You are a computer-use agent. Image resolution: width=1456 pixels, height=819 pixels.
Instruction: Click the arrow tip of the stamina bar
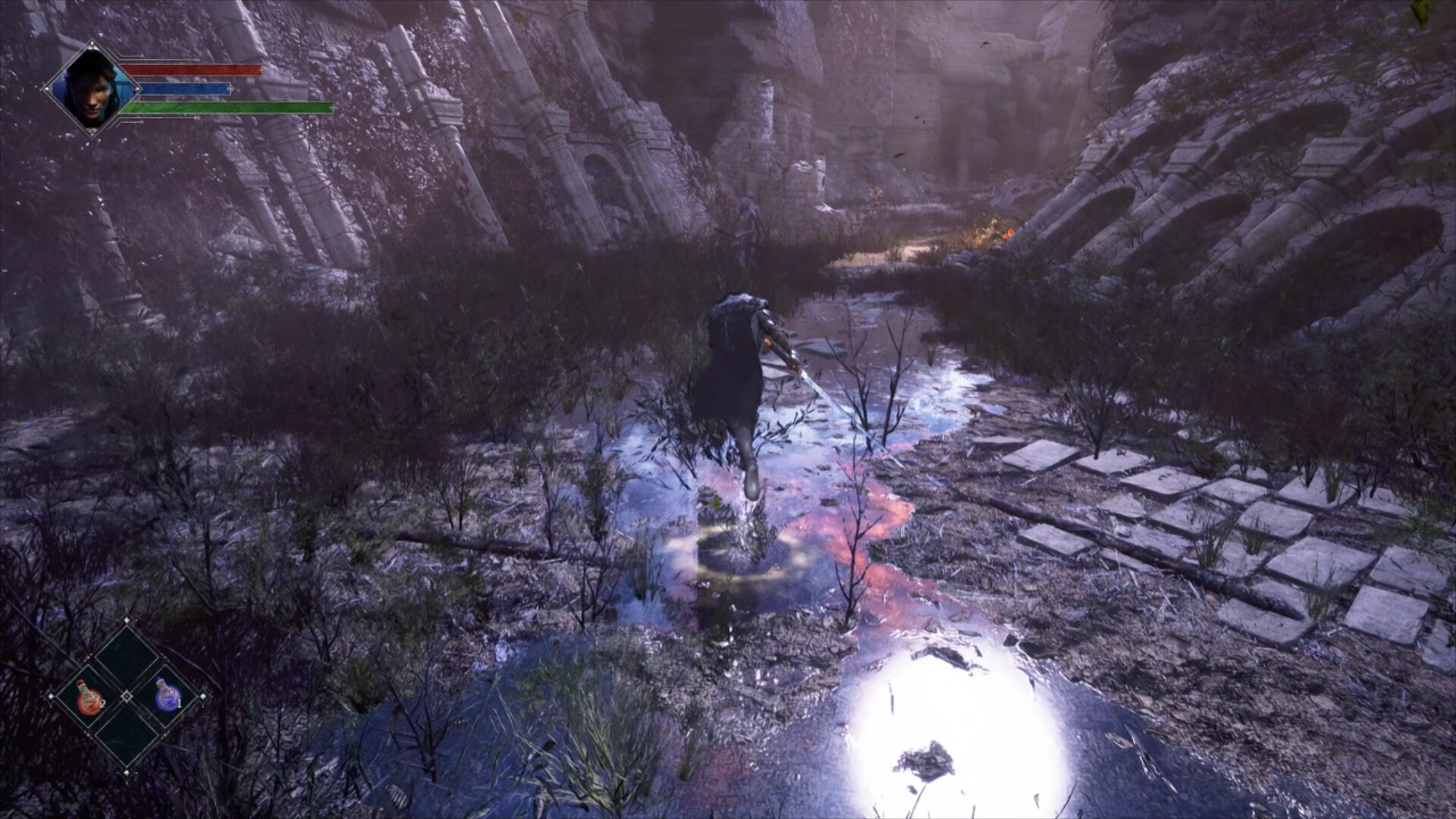(334, 108)
